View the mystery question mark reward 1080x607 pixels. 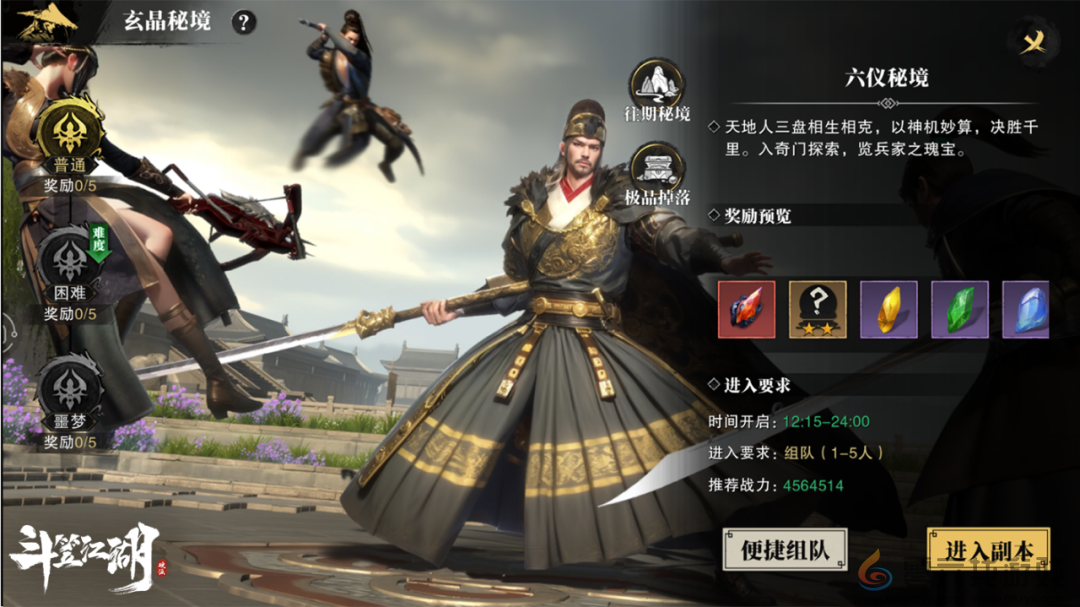817,309
